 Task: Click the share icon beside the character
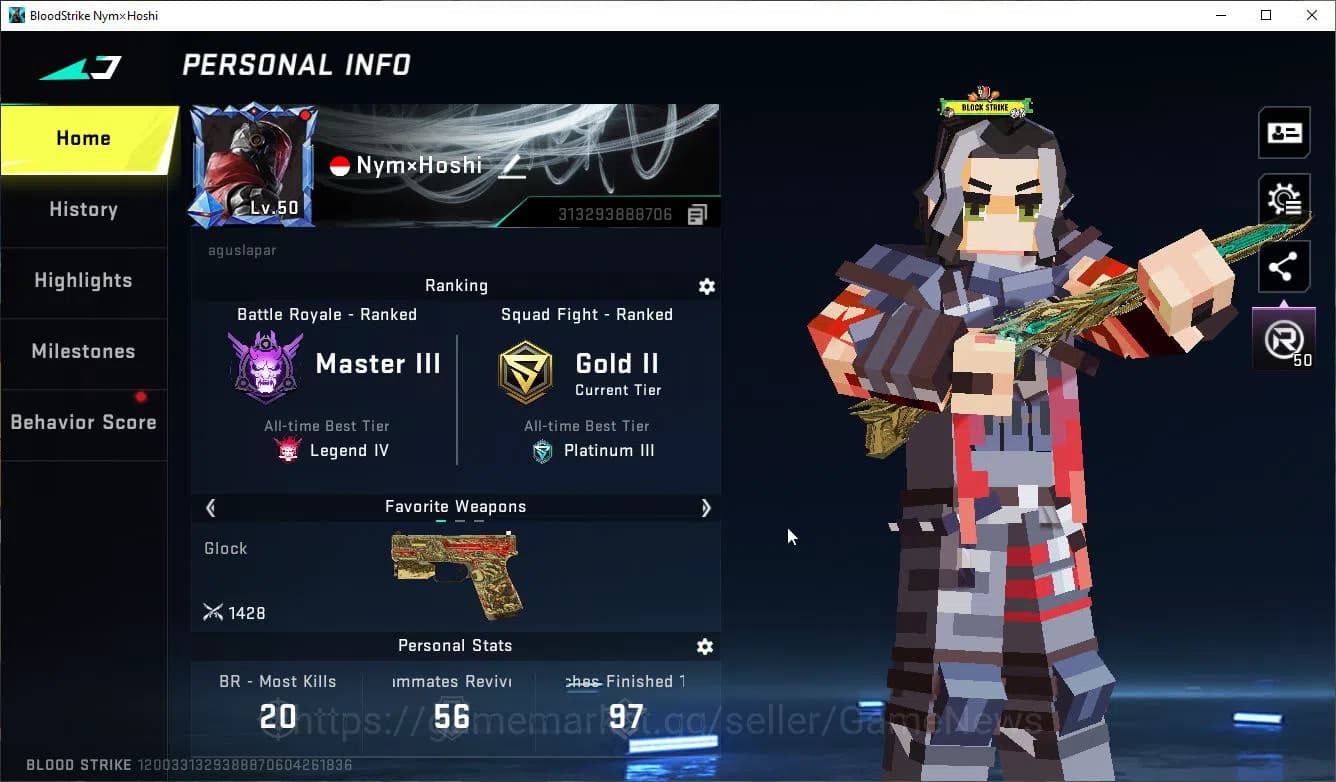[x=1284, y=266]
